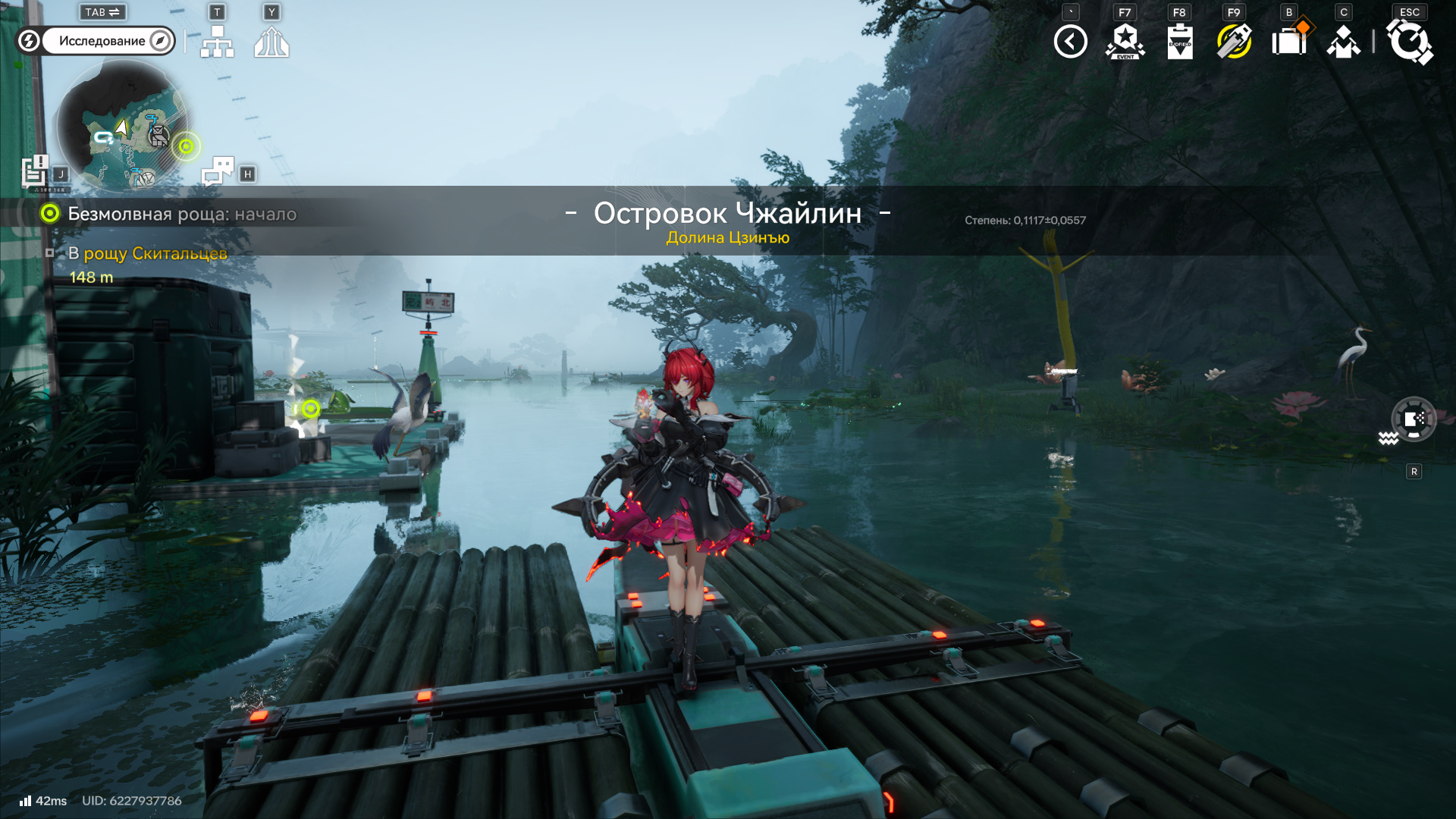Open the tower building icon
Image resolution: width=1456 pixels, height=819 pixels.
271,42
